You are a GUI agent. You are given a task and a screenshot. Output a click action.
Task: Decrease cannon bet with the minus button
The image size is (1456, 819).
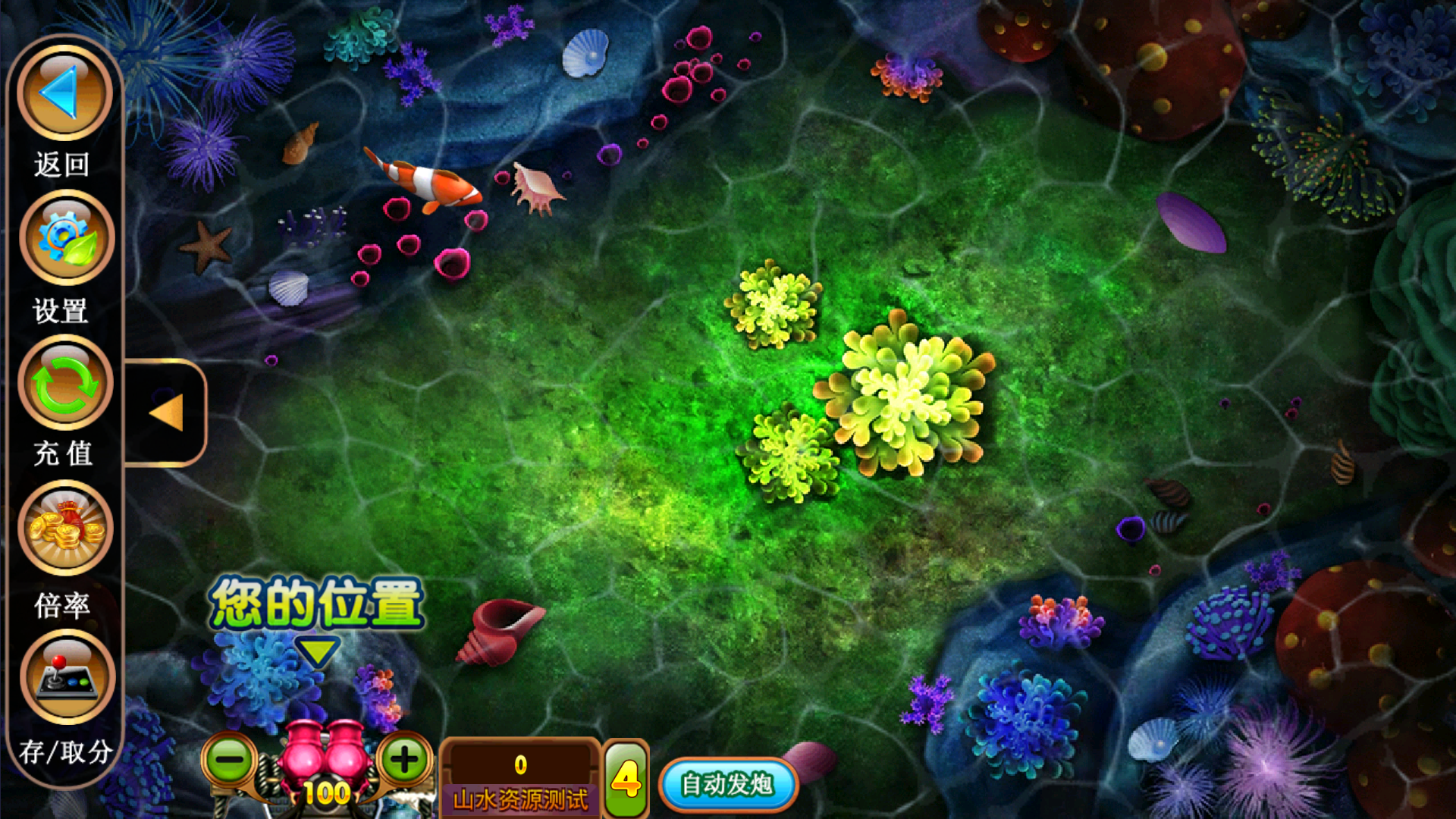click(x=229, y=759)
